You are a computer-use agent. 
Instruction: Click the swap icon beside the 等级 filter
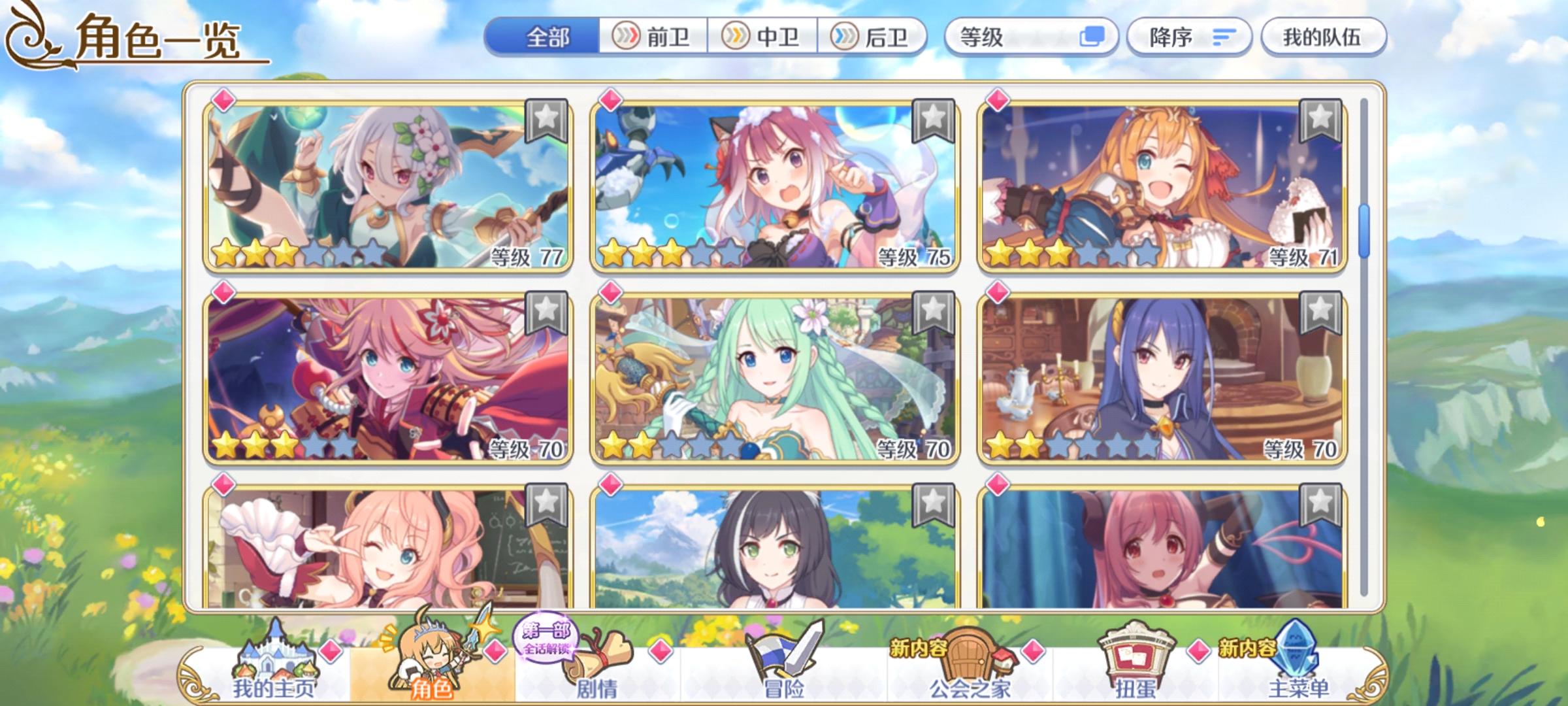[x=1094, y=38]
